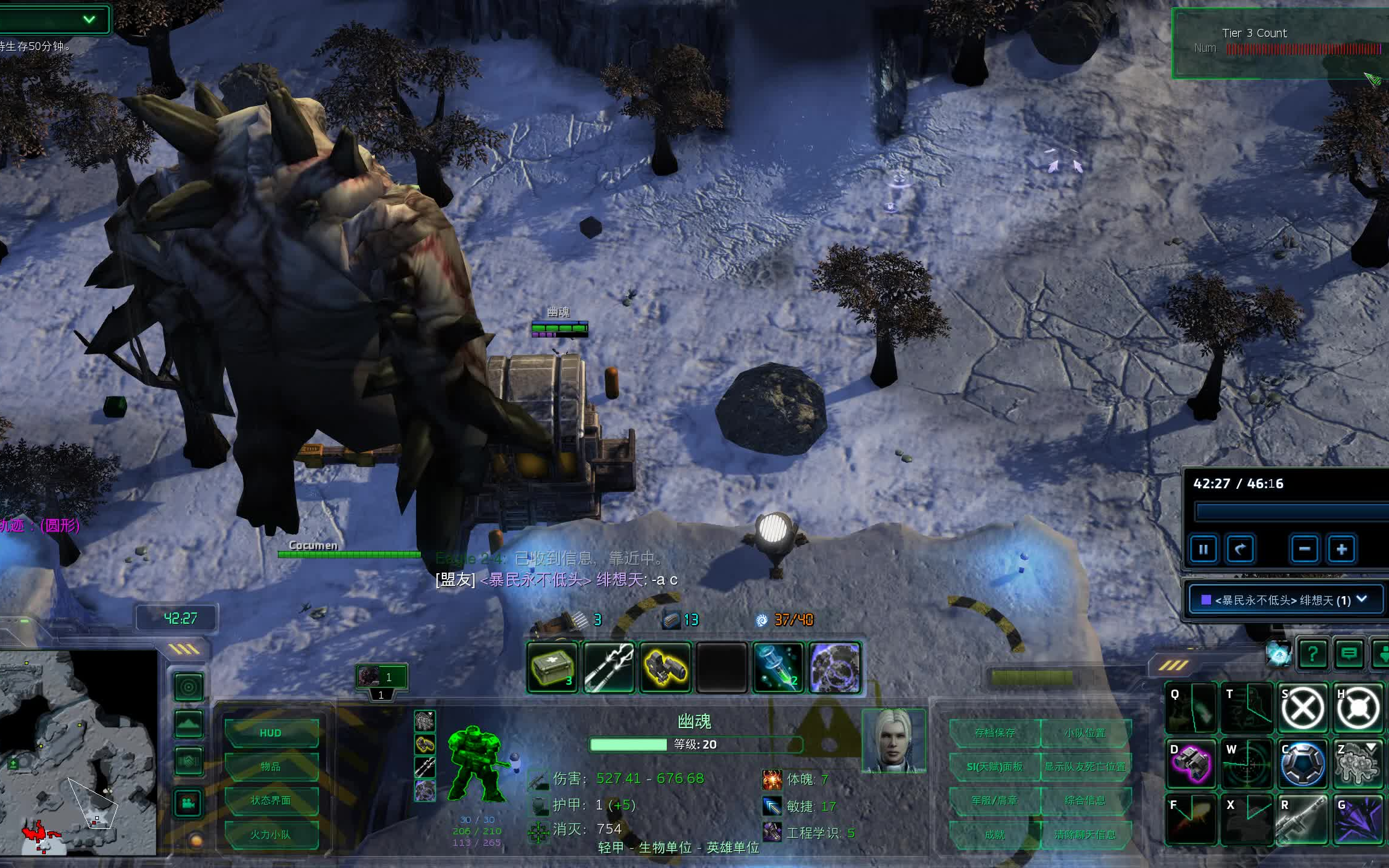Screen dimensions: 1389x868
Task: Open the help question mark button
Action: (x=1312, y=653)
